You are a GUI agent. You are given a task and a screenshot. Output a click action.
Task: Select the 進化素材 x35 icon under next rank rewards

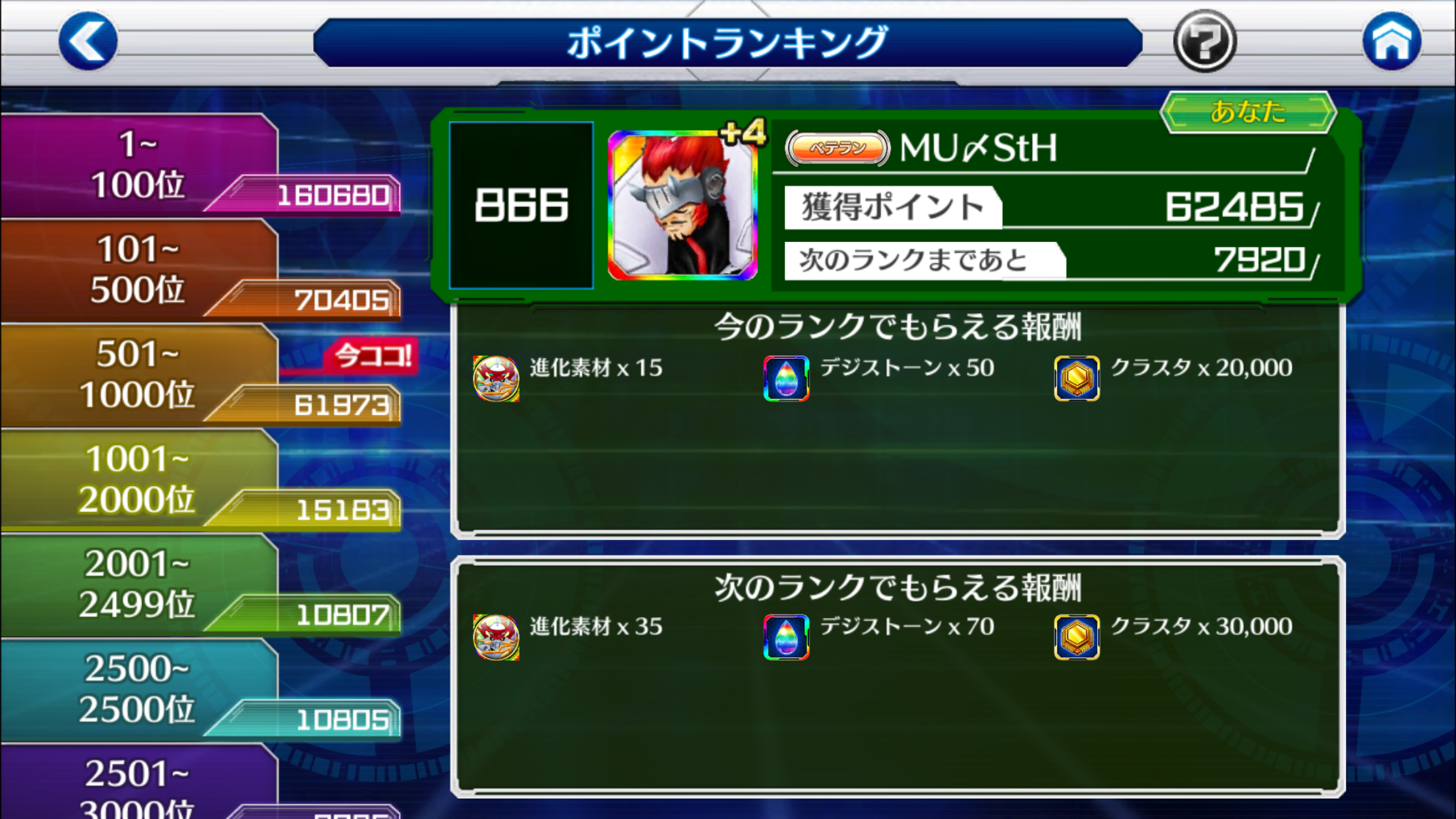(498, 637)
